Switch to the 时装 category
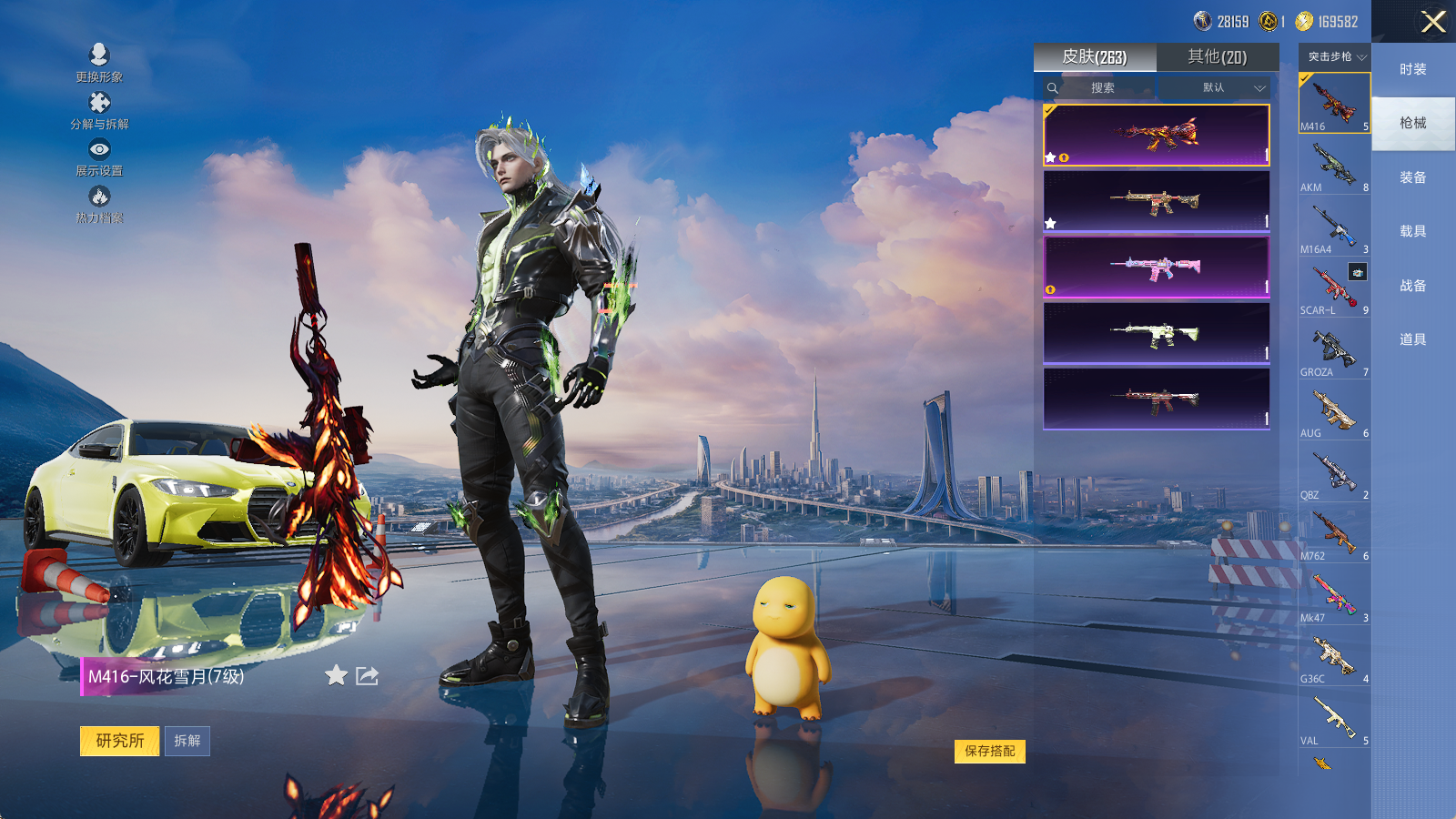The image size is (1456, 819). pyautogui.click(x=1412, y=69)
